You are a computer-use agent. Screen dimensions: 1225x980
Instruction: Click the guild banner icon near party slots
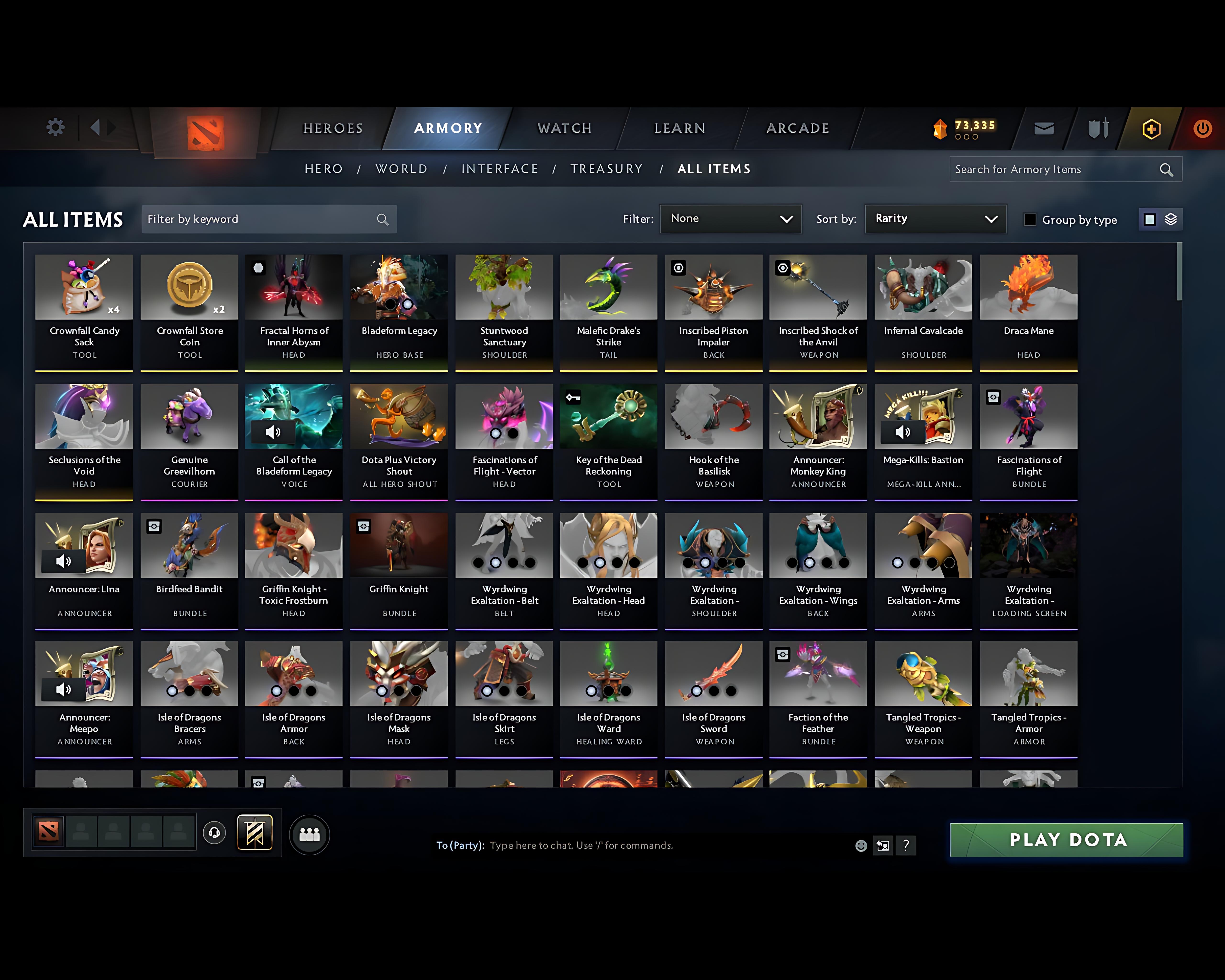[255, 832]
